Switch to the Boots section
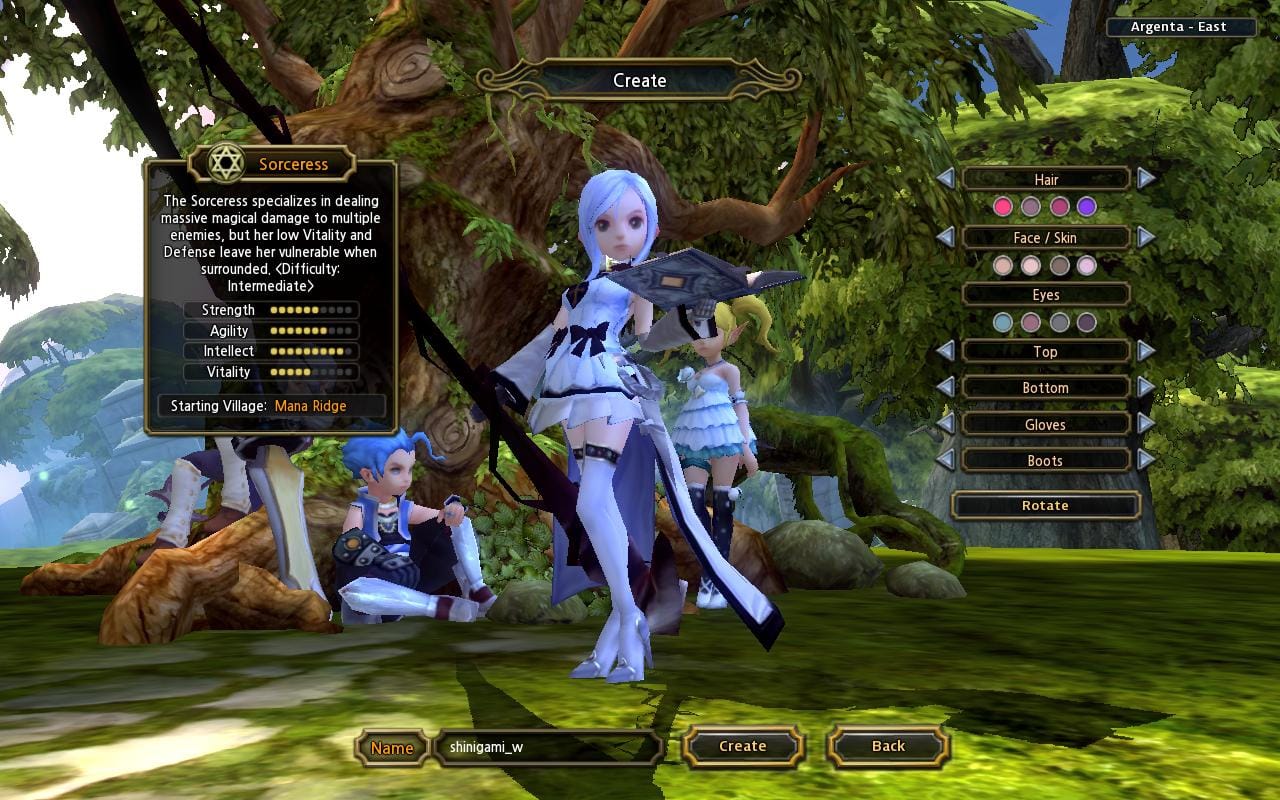 coord(1046,461)
